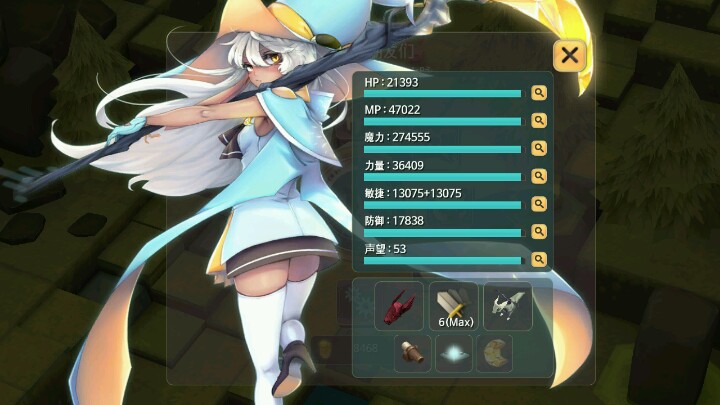Select the crescent moon item slot
This screenshot has width=720, height=405.
(494, 353)
